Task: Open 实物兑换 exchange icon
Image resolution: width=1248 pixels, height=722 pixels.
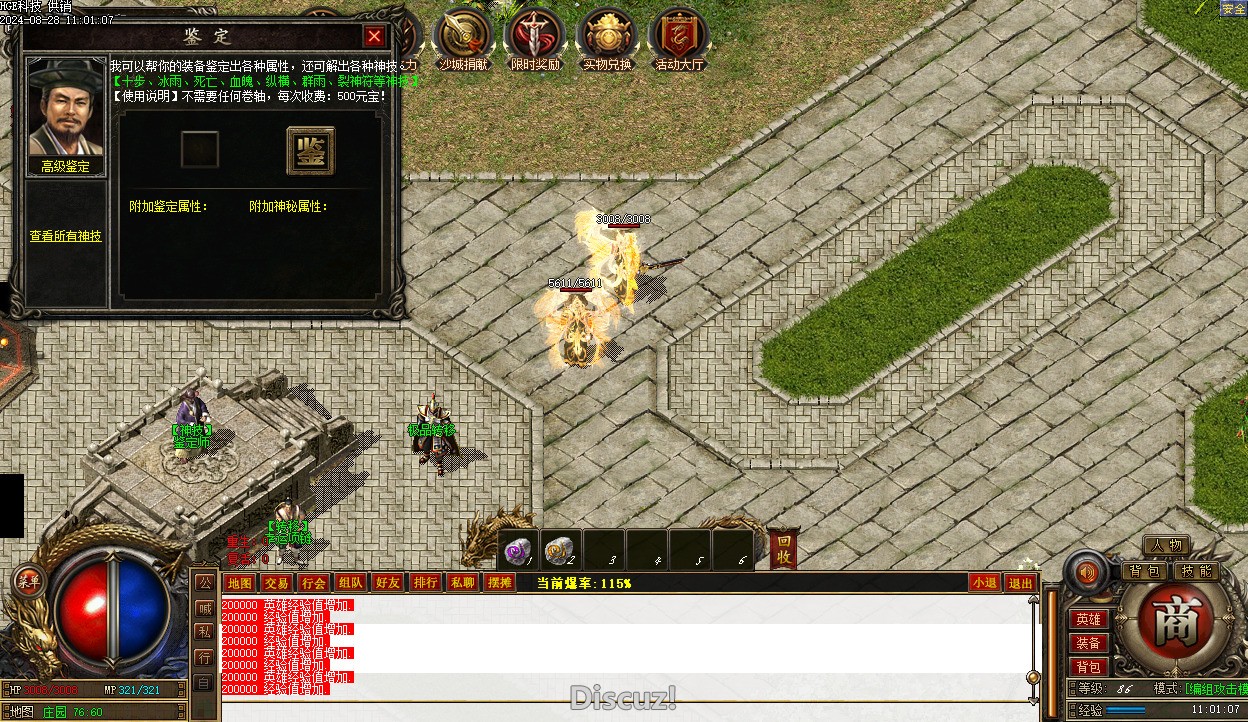Action: tap(607, 37)
